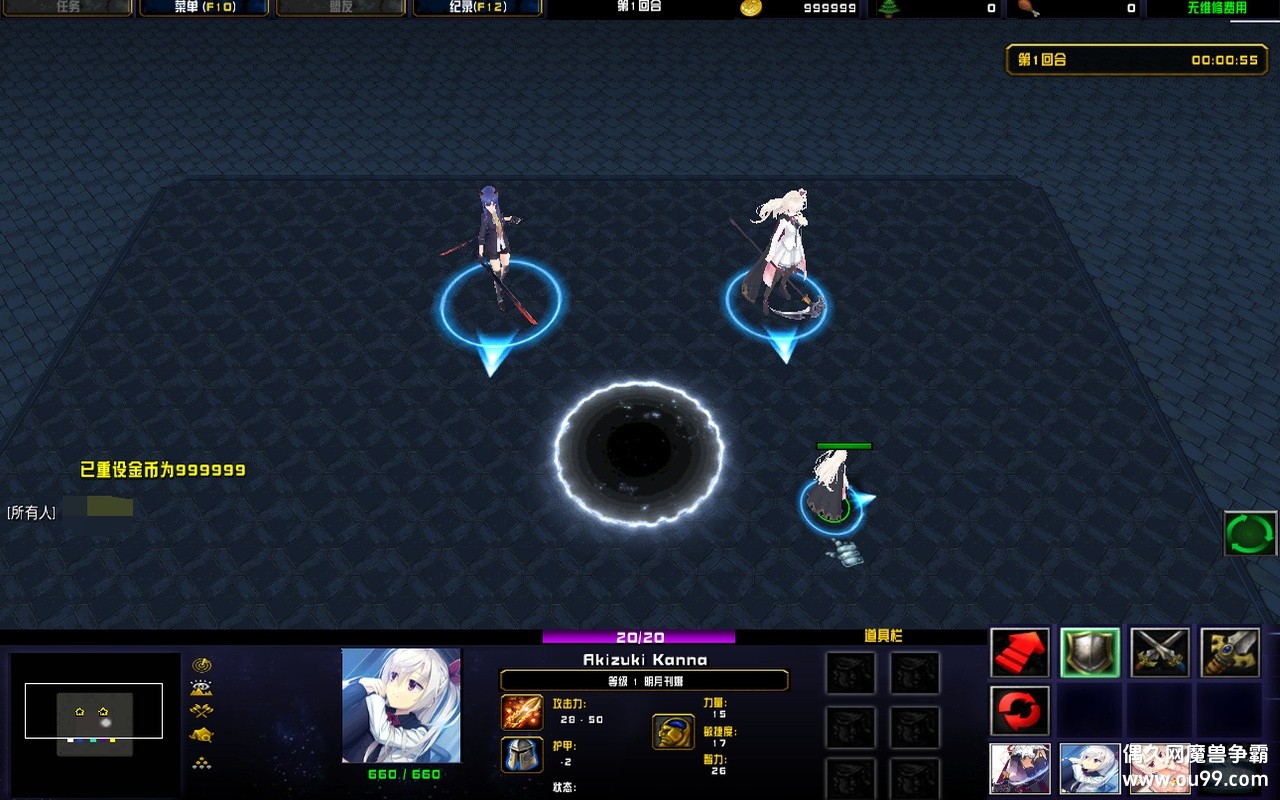Activate the red circular refresh ability
This screenshot has width=1280, height=800.
pos(1019,710)
